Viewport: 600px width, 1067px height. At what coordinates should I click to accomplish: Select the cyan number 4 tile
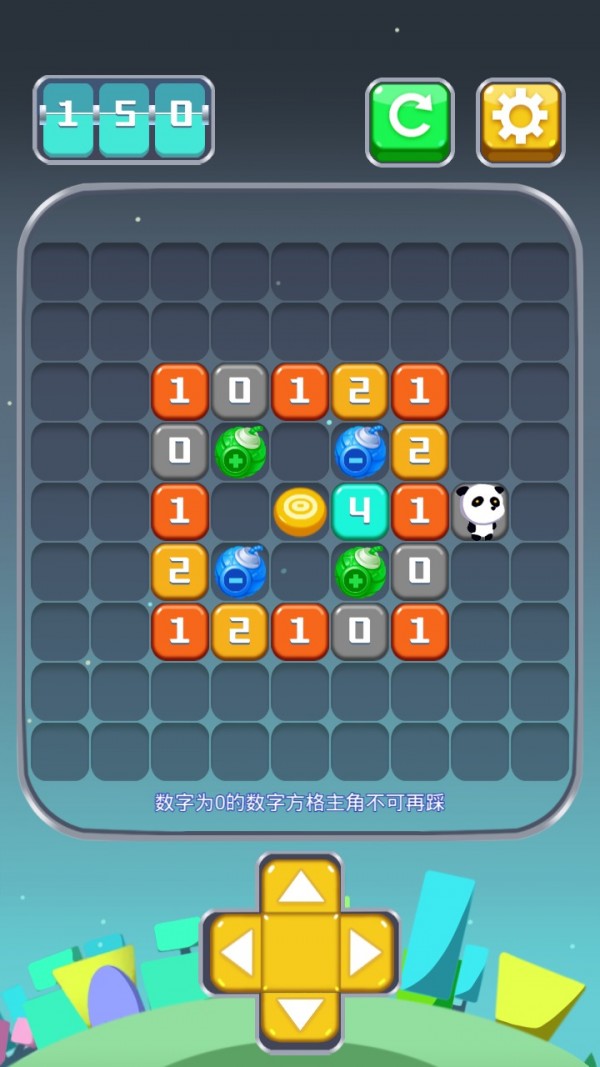[x=360, y=511]
